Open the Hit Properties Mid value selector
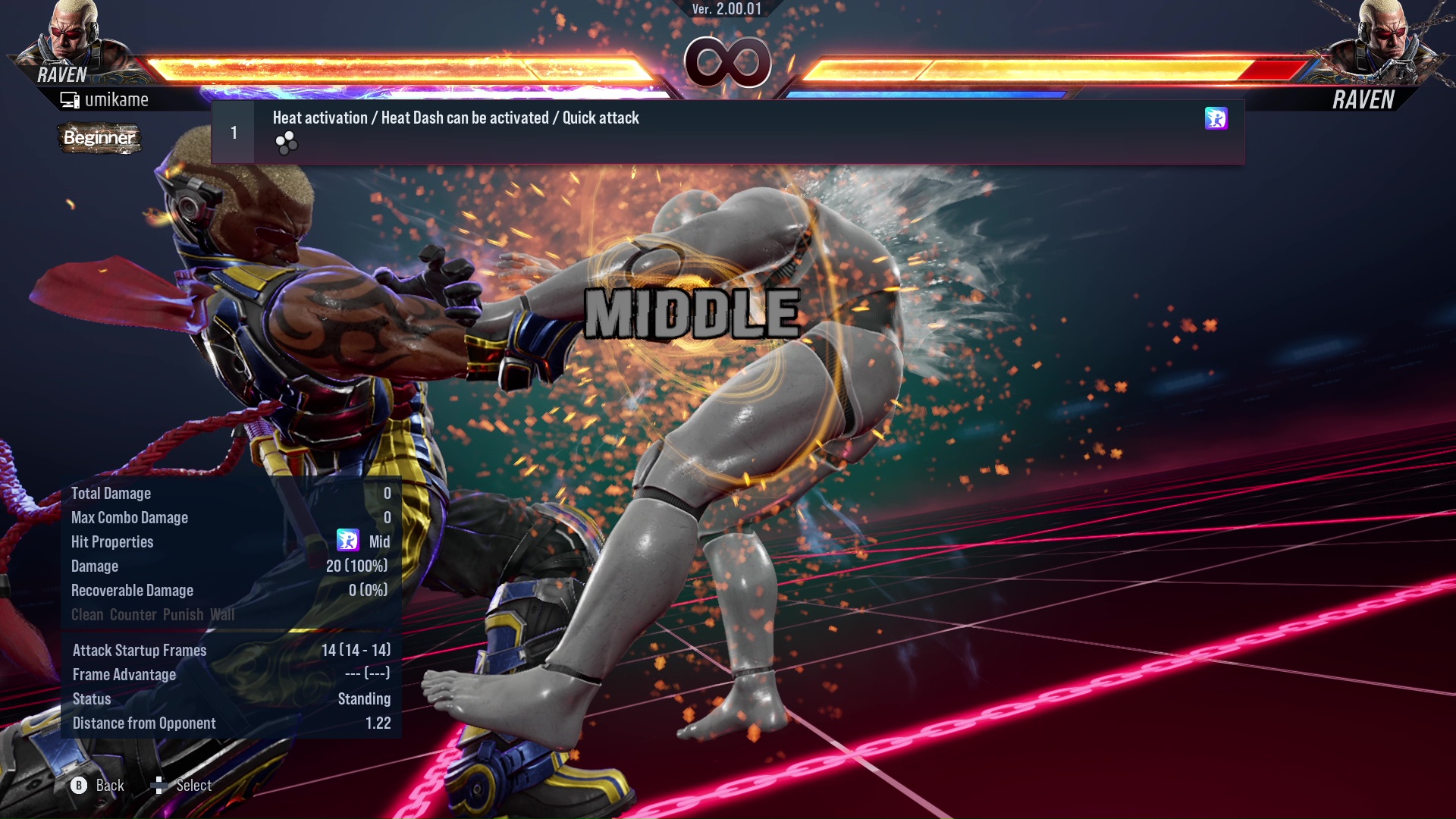The image size is (1456, 819). (379, 541)
